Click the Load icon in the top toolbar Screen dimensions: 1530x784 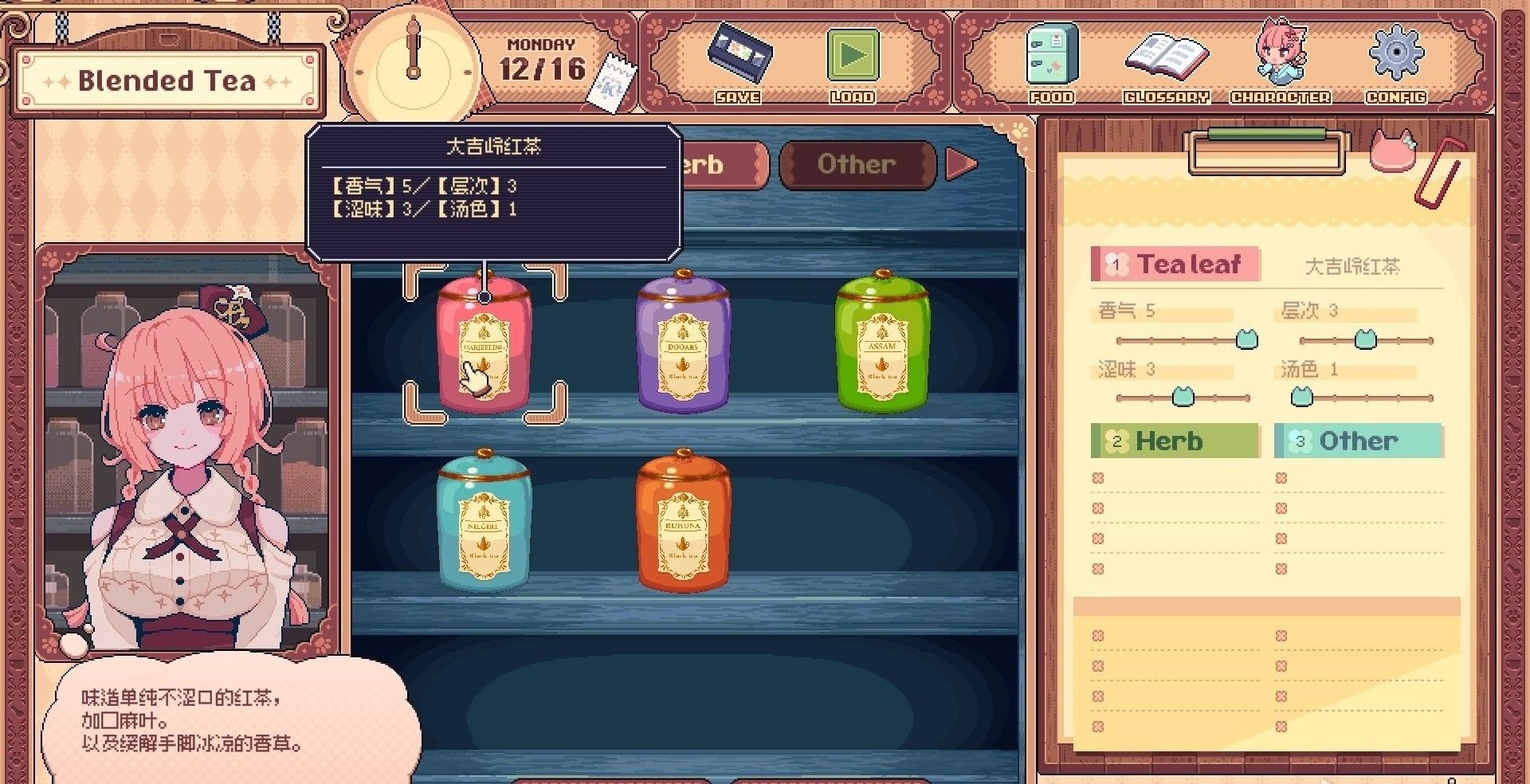(854, 60)
